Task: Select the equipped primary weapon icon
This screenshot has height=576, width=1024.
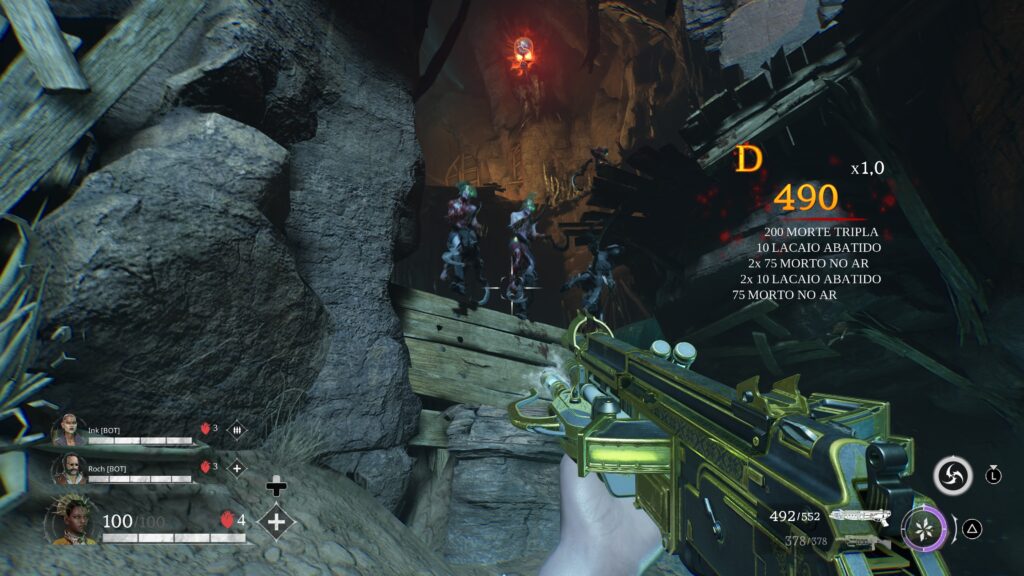Action: point(861,517)
